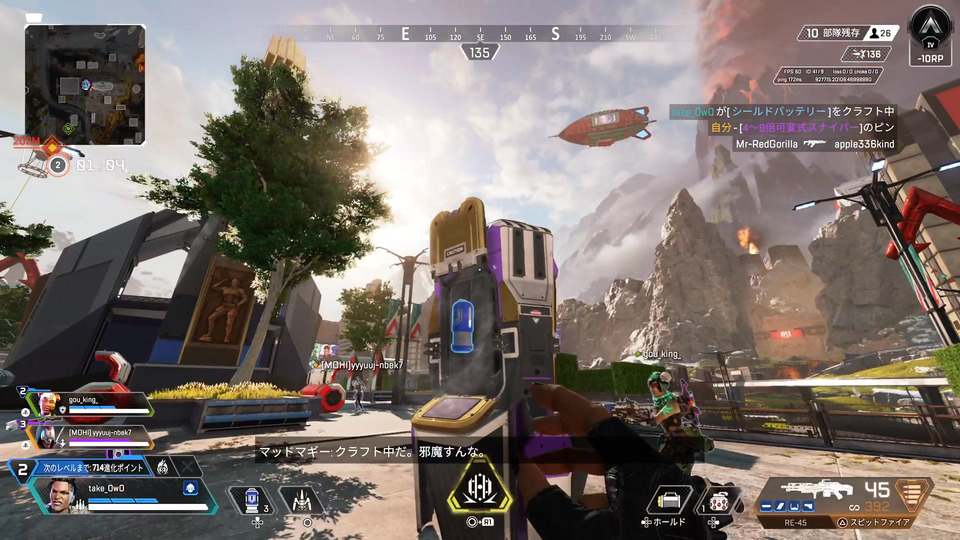Click take_OwO's own legend portrait
Viewport: 960px width, 540px height.
pos(63,495)
